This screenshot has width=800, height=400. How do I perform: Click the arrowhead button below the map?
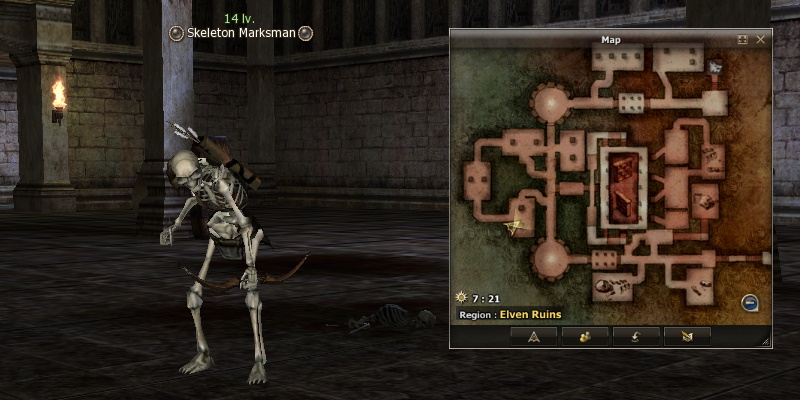534,336
